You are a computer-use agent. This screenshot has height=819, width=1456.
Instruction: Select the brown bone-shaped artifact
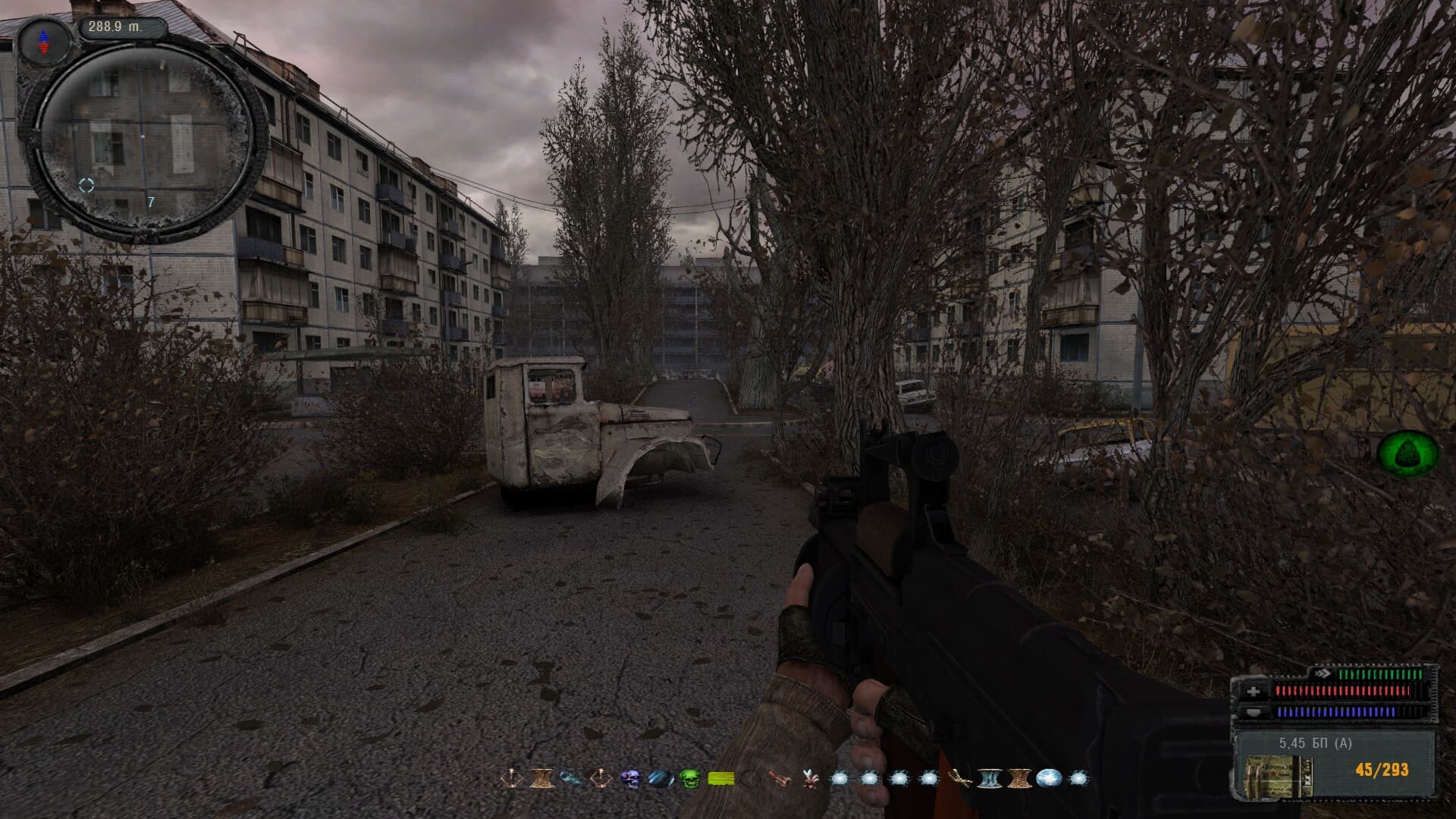(x=780, y=778)
